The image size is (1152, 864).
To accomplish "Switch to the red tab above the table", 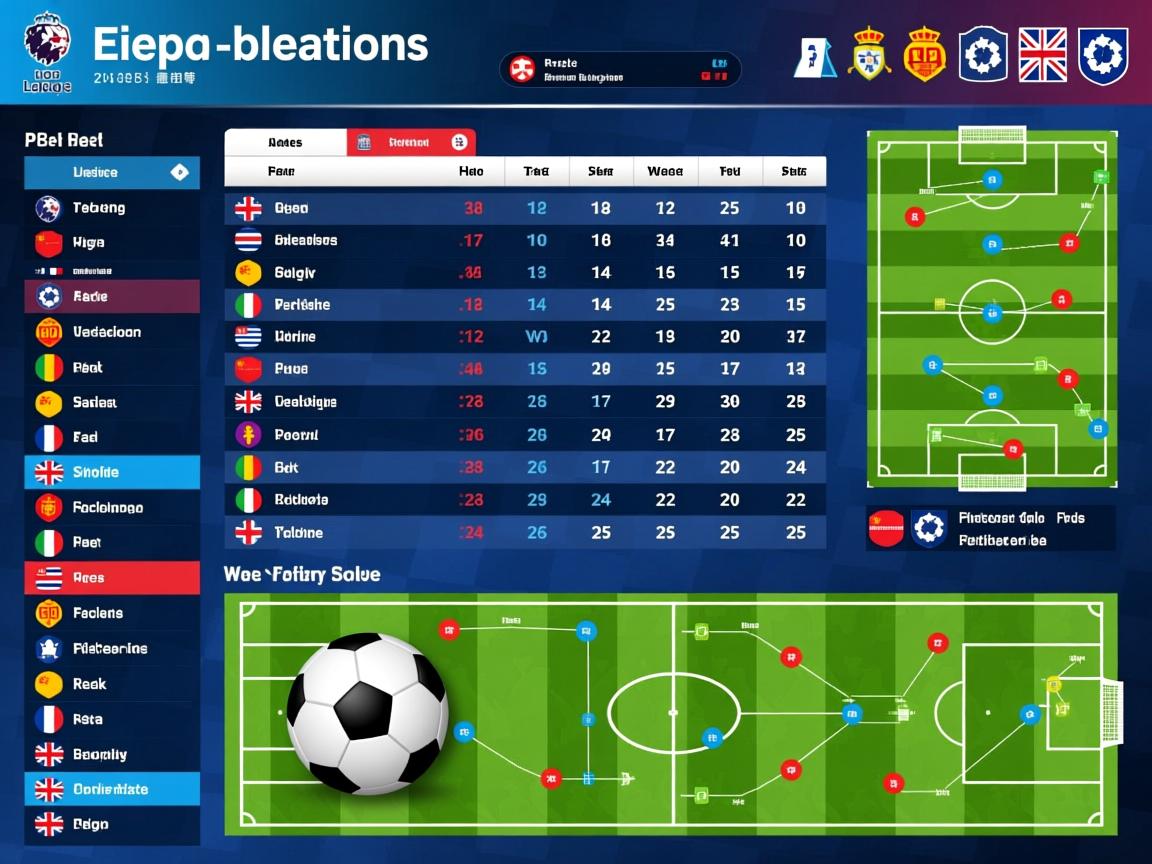I will tap(411, 142).
